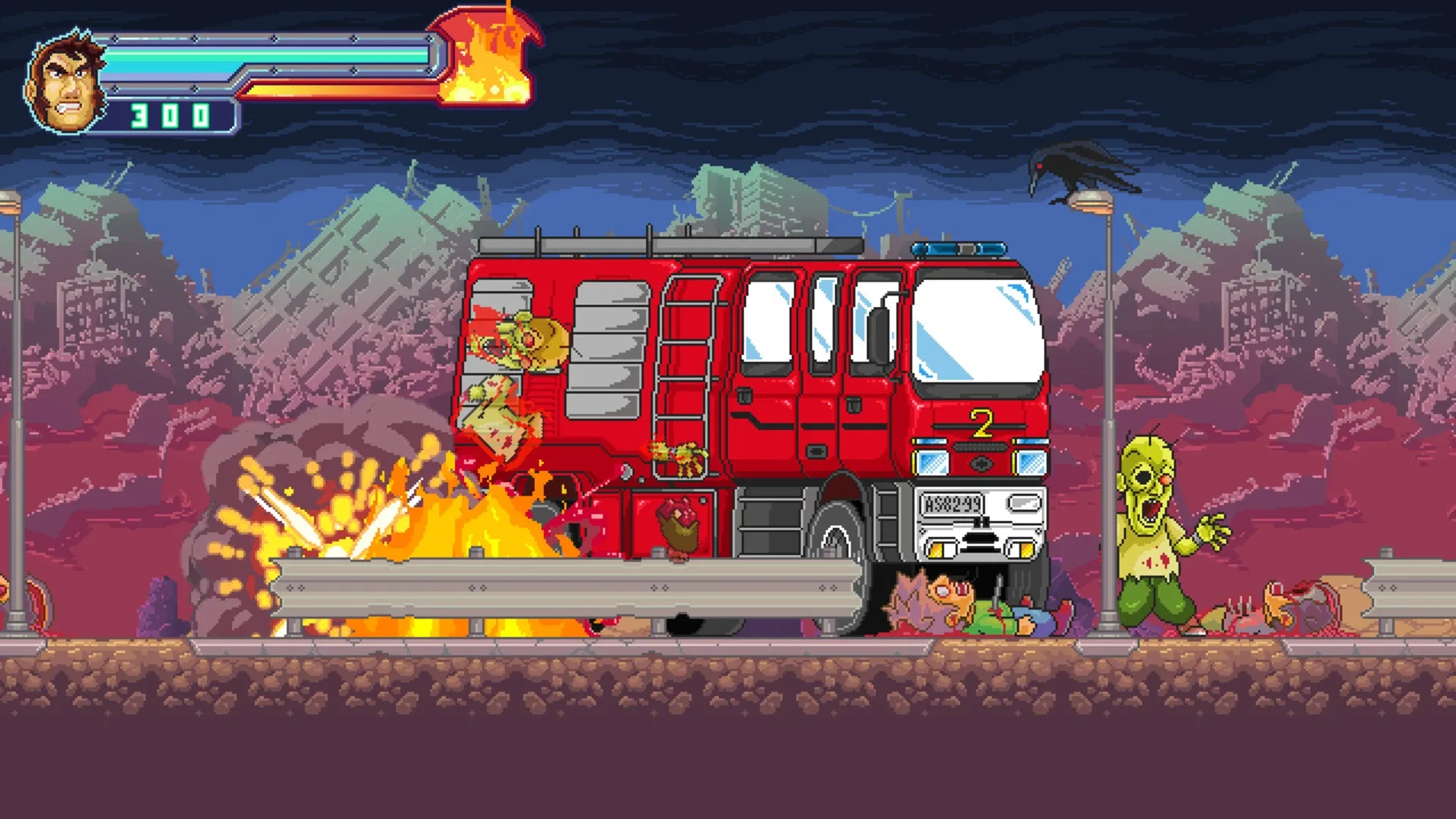Click the round fuel cap on the truck's red panel

click(625, 472)
